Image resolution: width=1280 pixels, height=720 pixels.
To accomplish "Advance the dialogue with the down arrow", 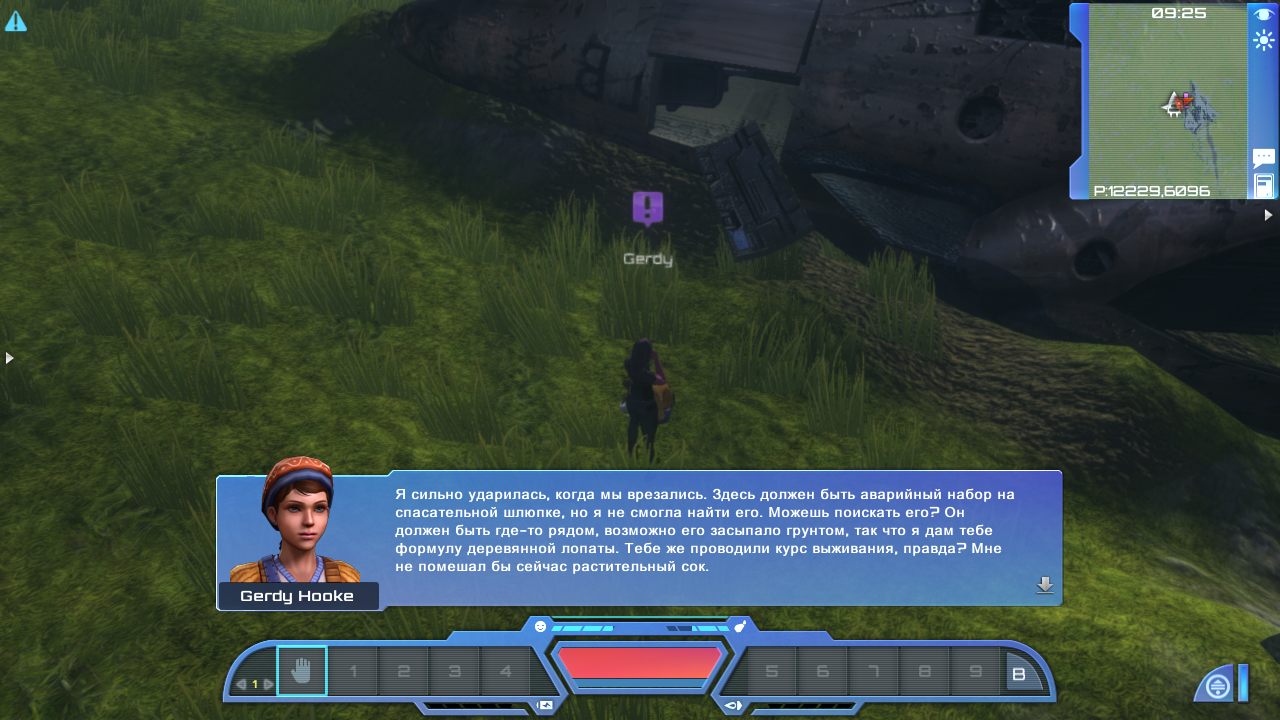I will (x=1045, y=586).
